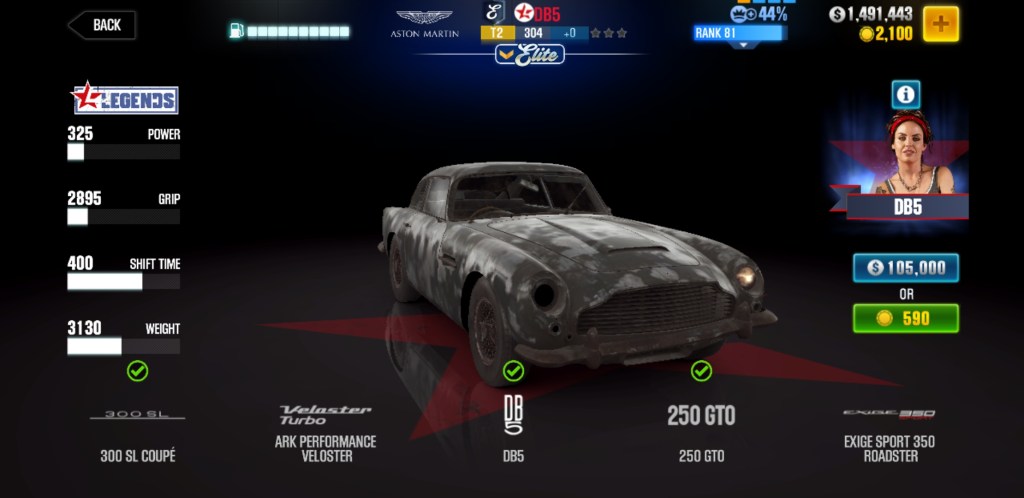Open the Legends badge
Screen dimensions: 1024x498
coord(124,98)
